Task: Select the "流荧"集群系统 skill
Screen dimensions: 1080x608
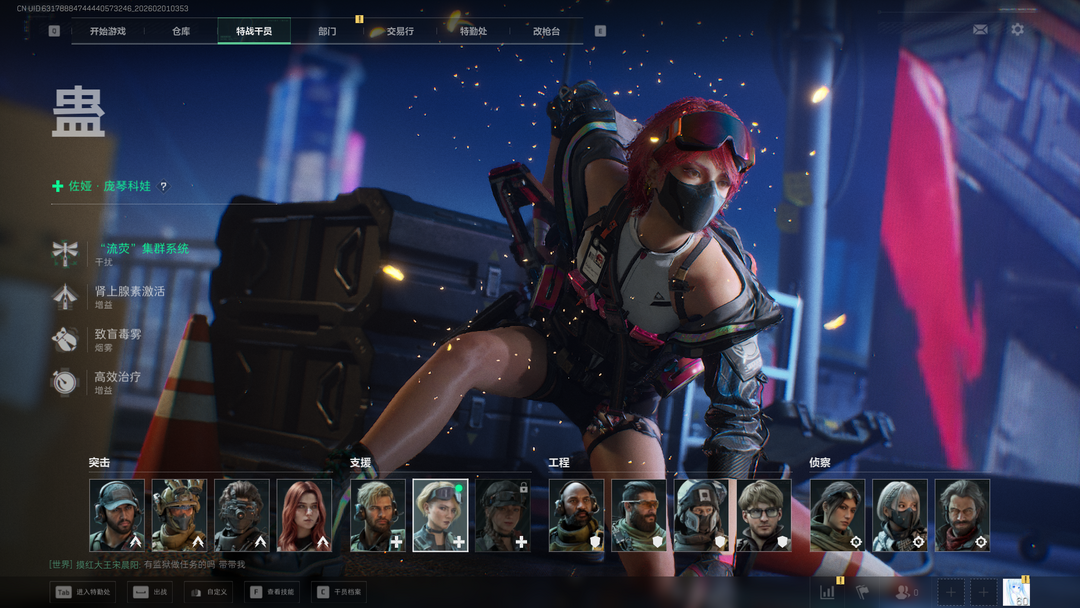Action: [x=141, y=248]
